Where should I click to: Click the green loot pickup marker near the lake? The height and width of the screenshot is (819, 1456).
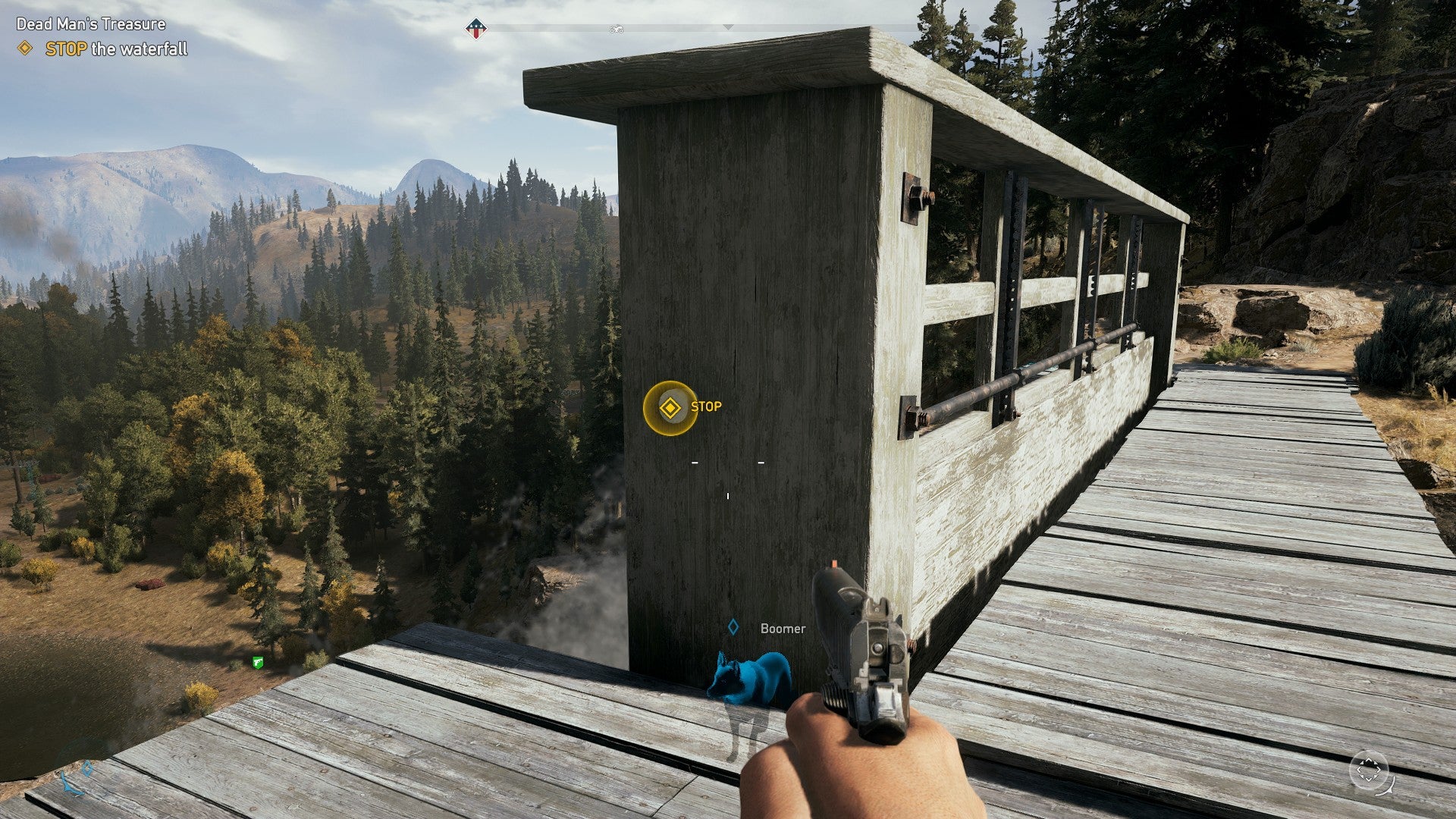tap(256, 661)
